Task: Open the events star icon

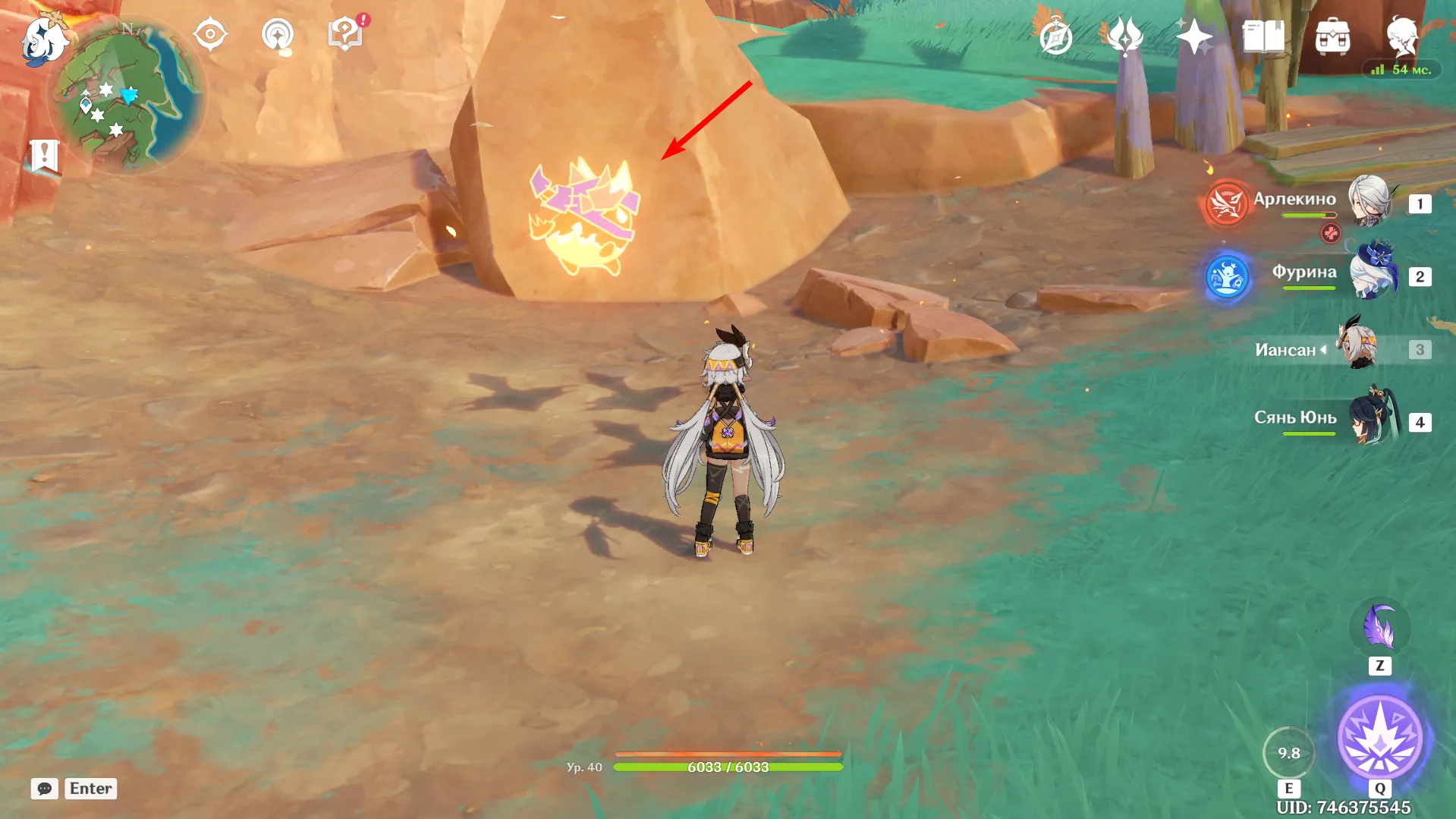Action: point(1193,36)
